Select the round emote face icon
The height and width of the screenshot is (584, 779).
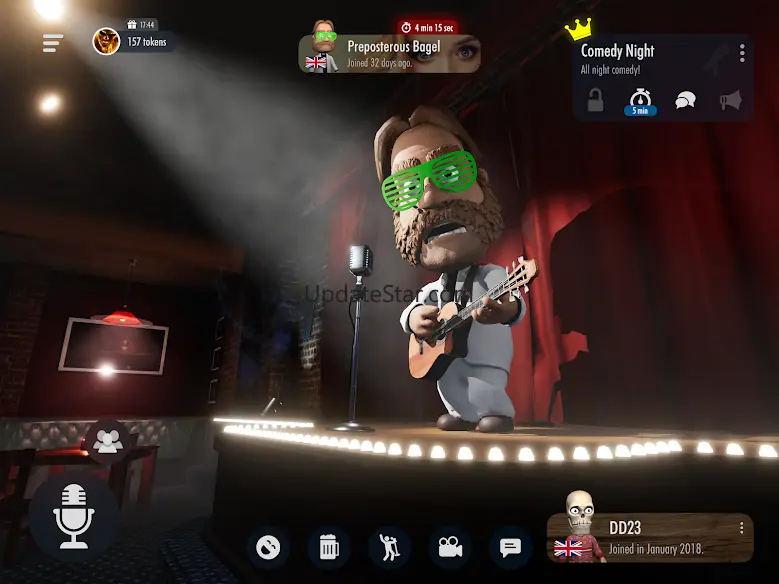tap(268, 547)
